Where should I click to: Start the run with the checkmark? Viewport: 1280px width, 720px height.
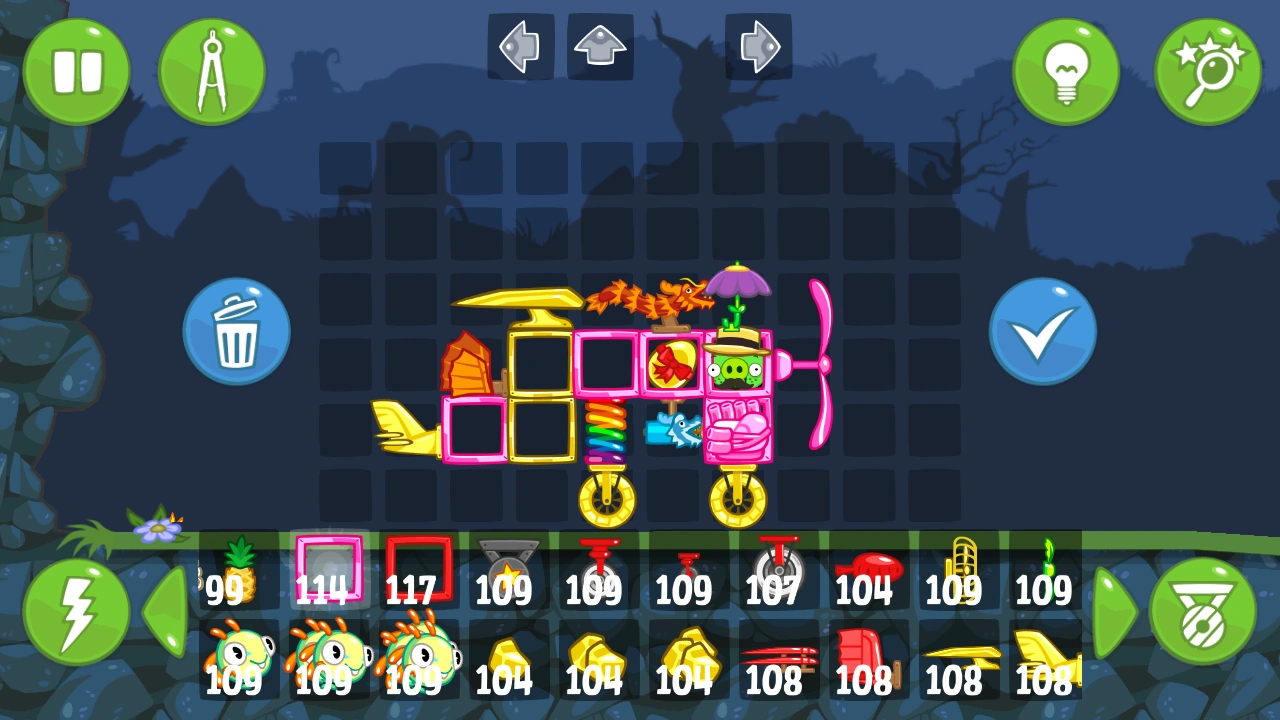point(1043,330)
